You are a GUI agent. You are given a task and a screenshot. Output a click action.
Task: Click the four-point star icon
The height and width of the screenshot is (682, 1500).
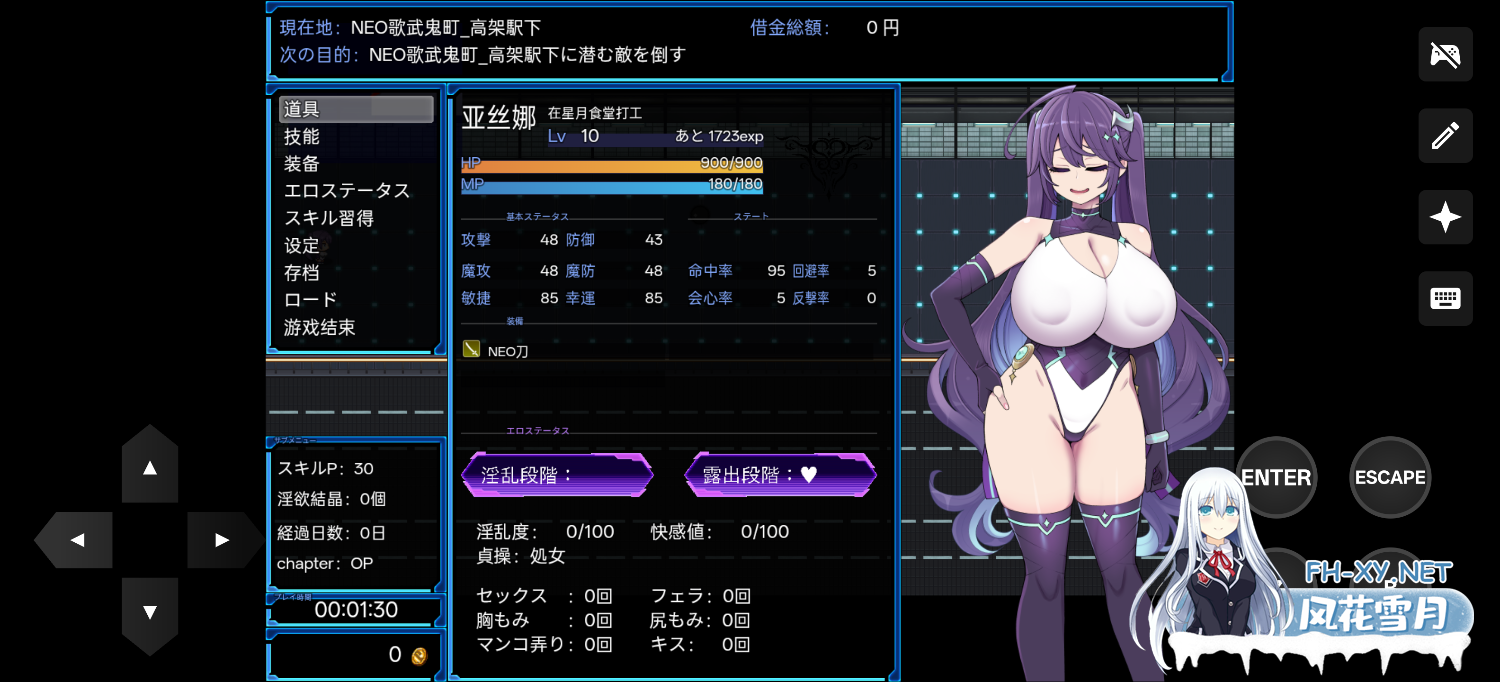coord(1445,217)
